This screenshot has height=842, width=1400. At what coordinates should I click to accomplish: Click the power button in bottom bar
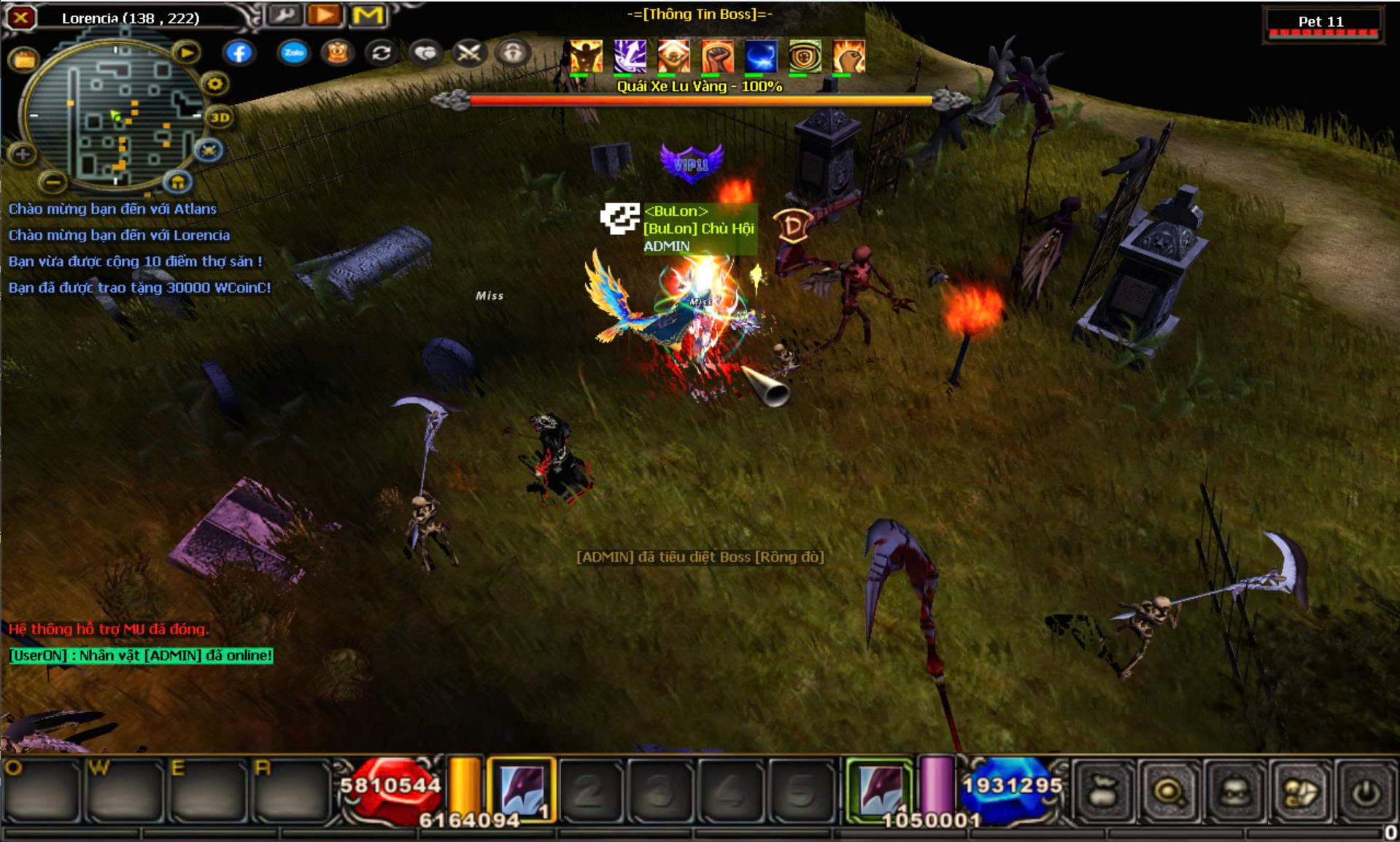pyautogui.click(x=1366, y=792)
